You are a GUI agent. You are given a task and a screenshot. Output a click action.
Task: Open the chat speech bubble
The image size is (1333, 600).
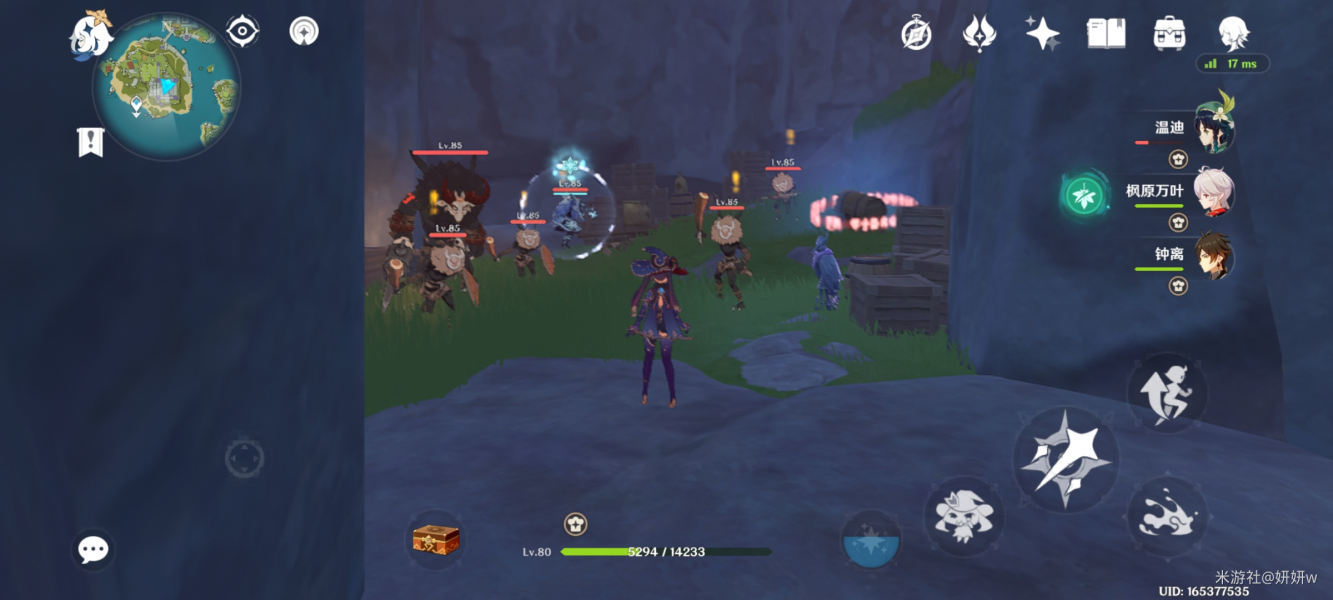93,549
